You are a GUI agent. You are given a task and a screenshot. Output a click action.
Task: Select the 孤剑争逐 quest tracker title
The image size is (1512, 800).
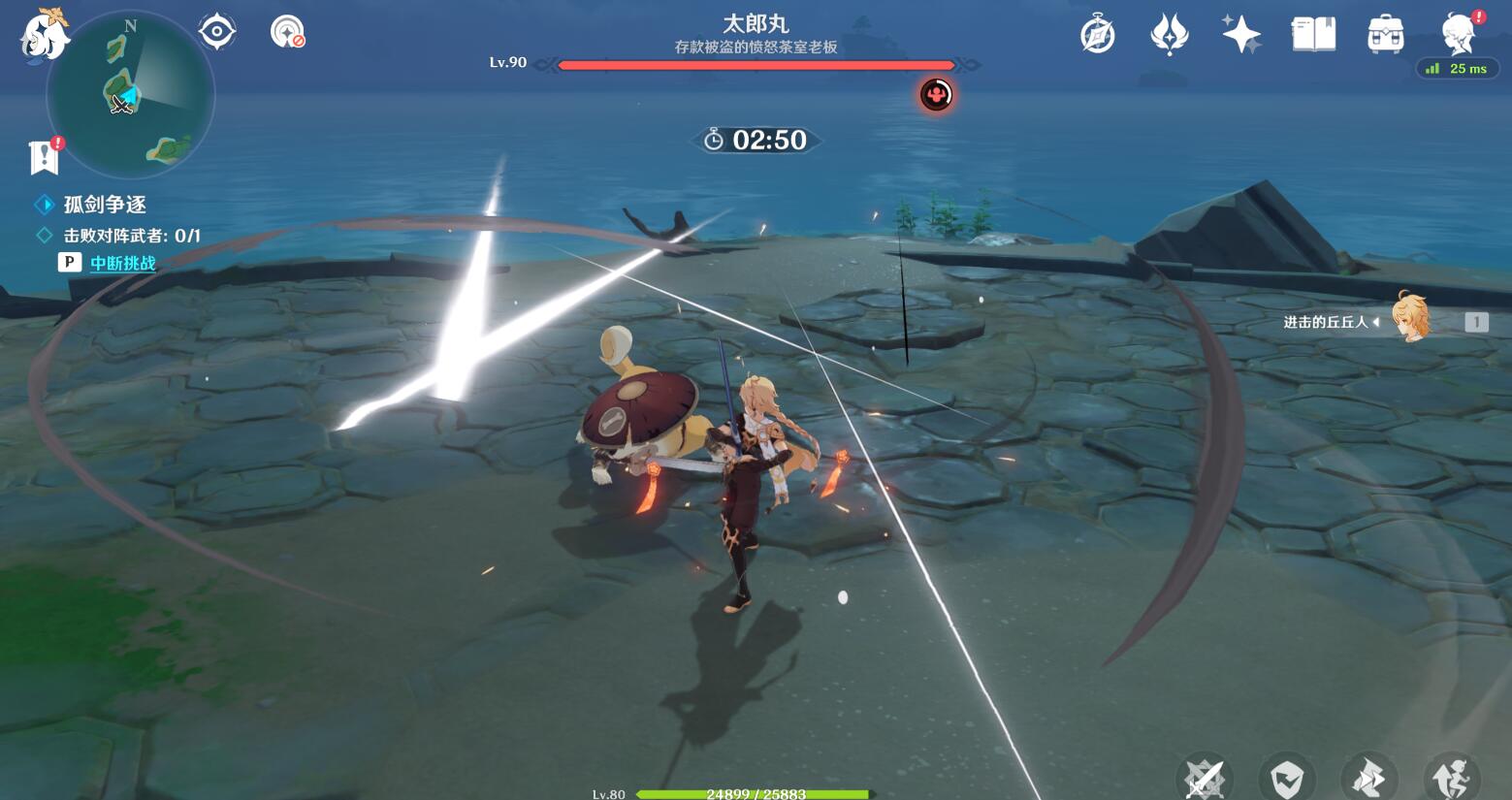point(105,205)
